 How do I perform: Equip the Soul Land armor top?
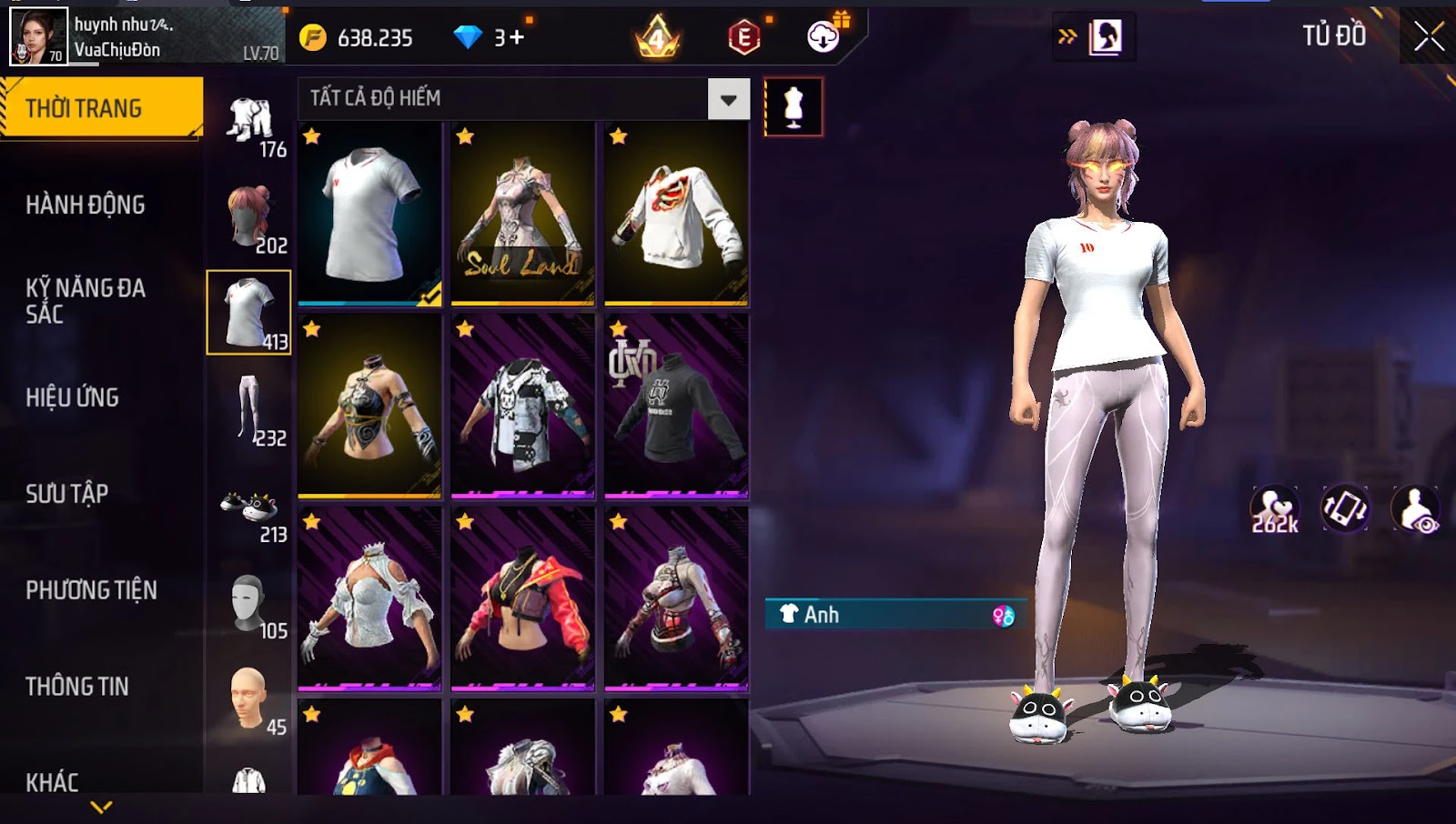tap(522, 214)
